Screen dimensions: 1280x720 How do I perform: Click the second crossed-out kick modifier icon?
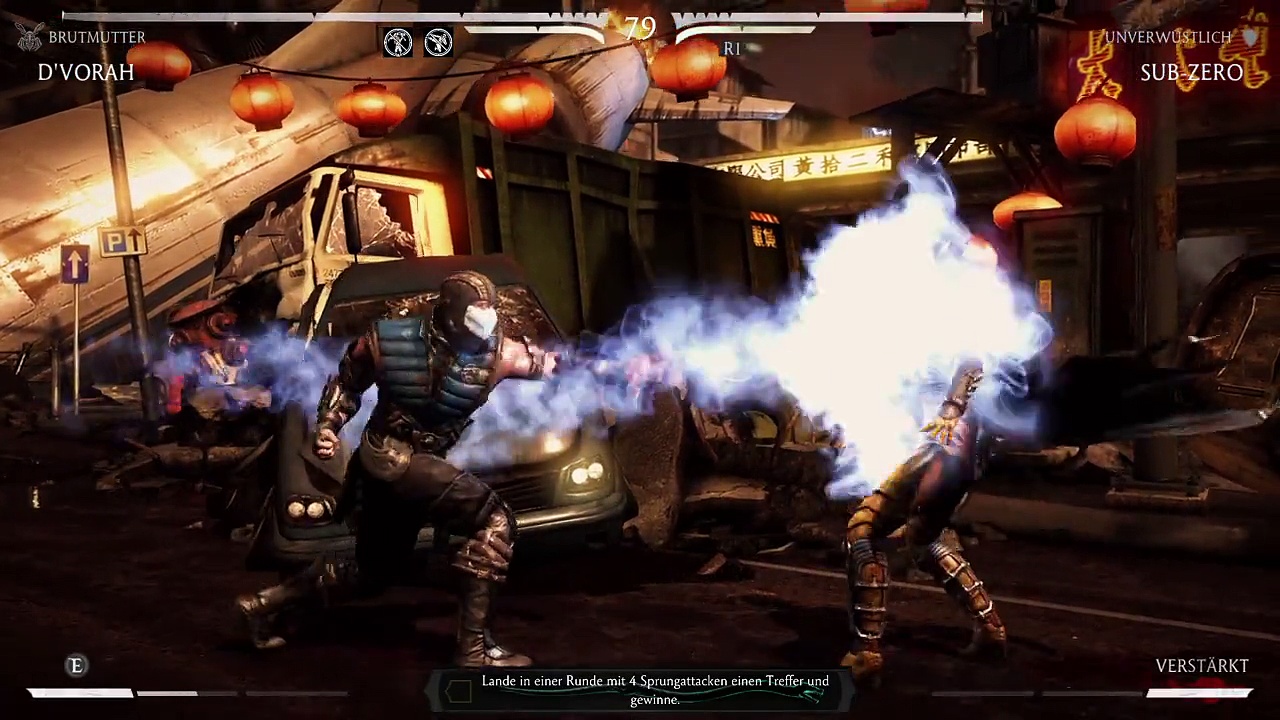tap(438, 42)
